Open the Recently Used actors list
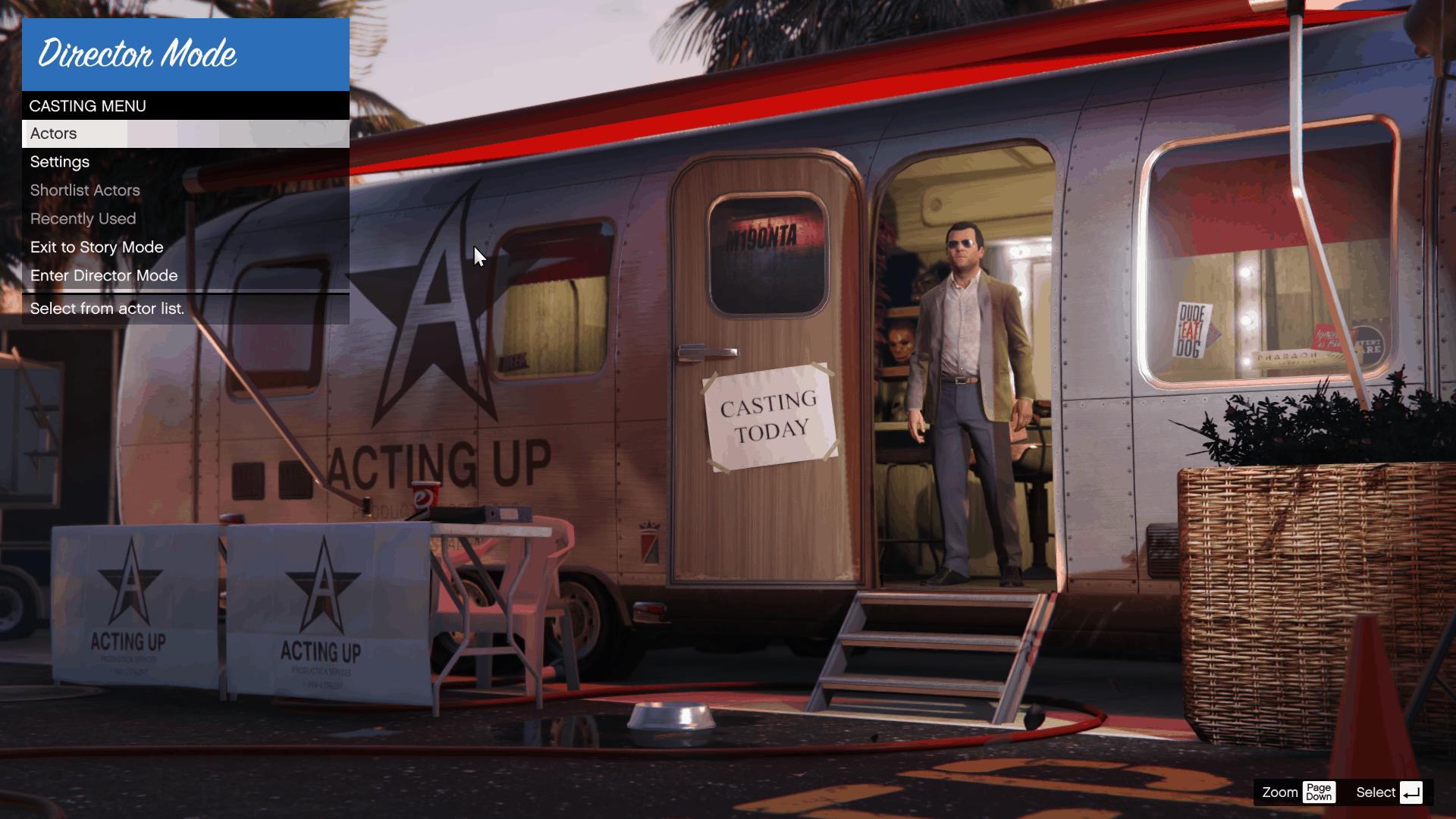 83,218
